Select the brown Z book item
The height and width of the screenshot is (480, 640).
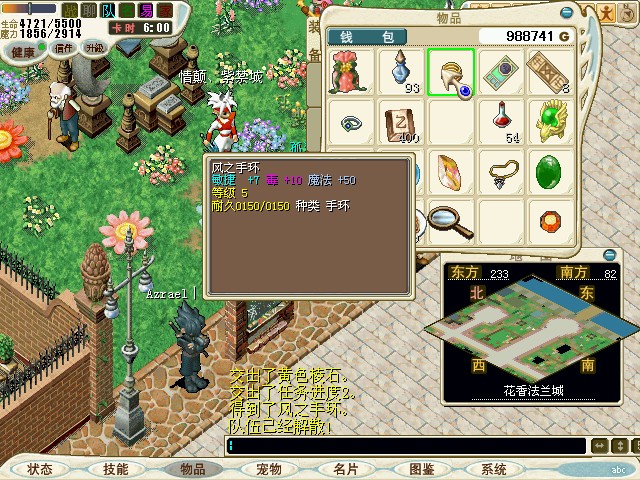pos(401,122)
